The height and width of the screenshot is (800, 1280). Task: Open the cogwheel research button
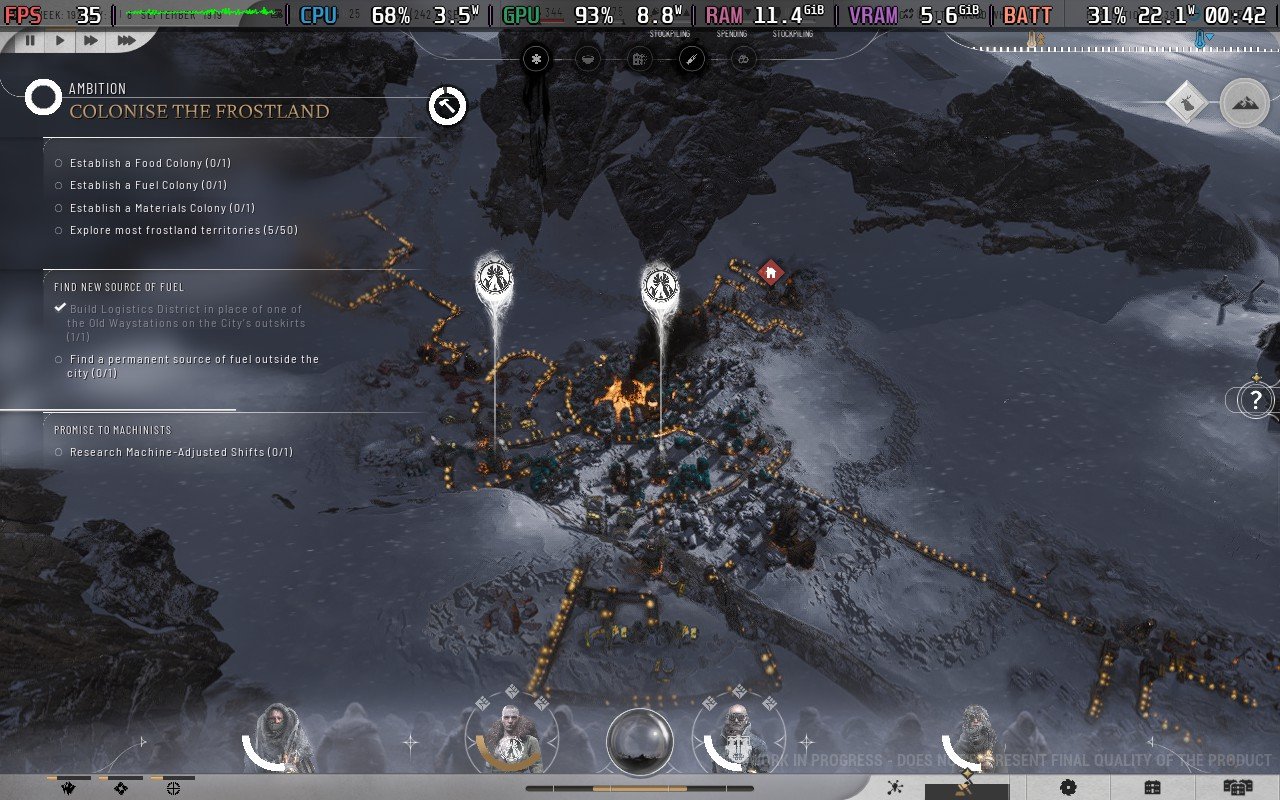pyautogui.click(x=1068, y=787)
